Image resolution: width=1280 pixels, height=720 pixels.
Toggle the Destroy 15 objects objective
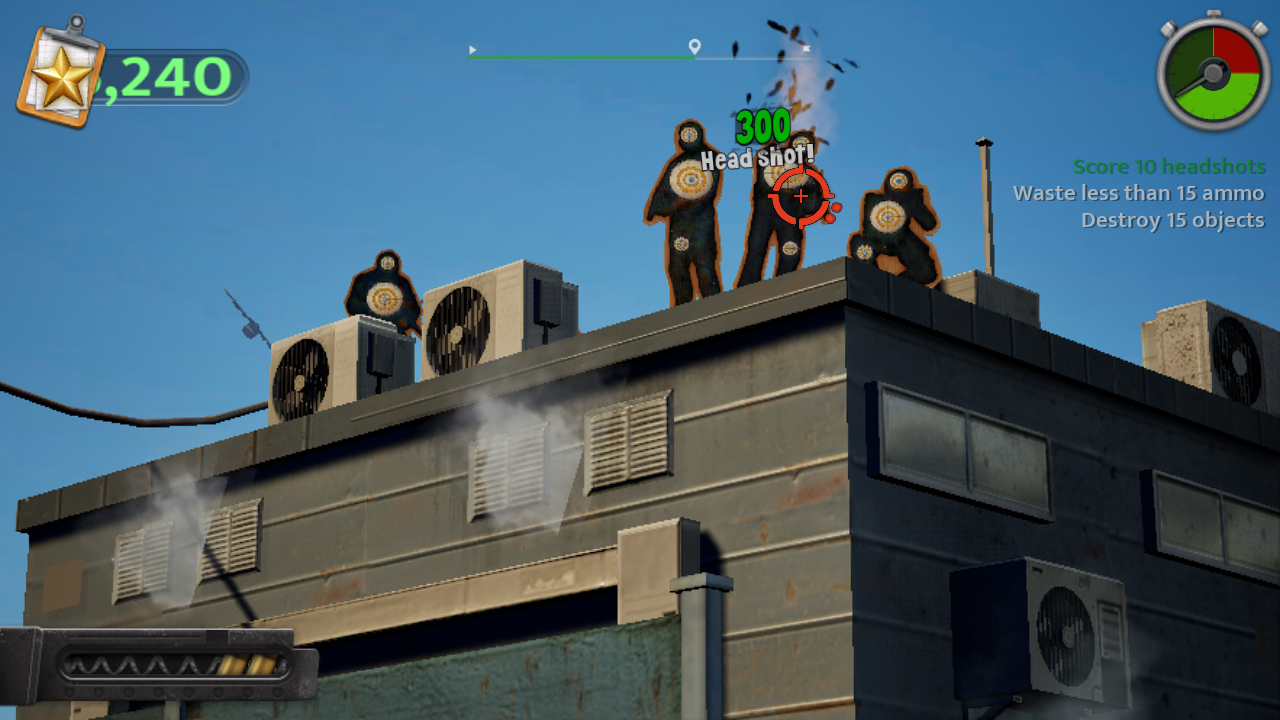click(1170, 220)
